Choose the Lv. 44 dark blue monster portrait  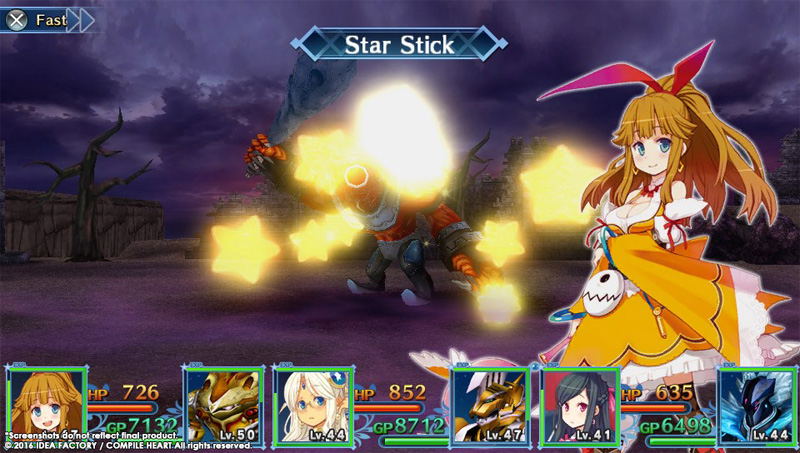tap(756, 406)
